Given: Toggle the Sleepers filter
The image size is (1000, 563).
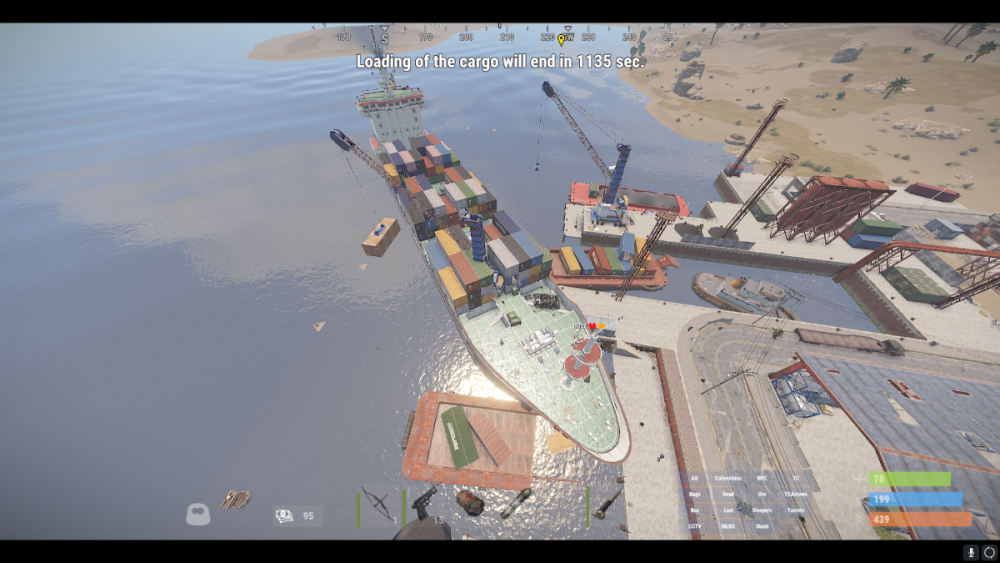Looking at the screenshot, I should [x=762, y=510].
